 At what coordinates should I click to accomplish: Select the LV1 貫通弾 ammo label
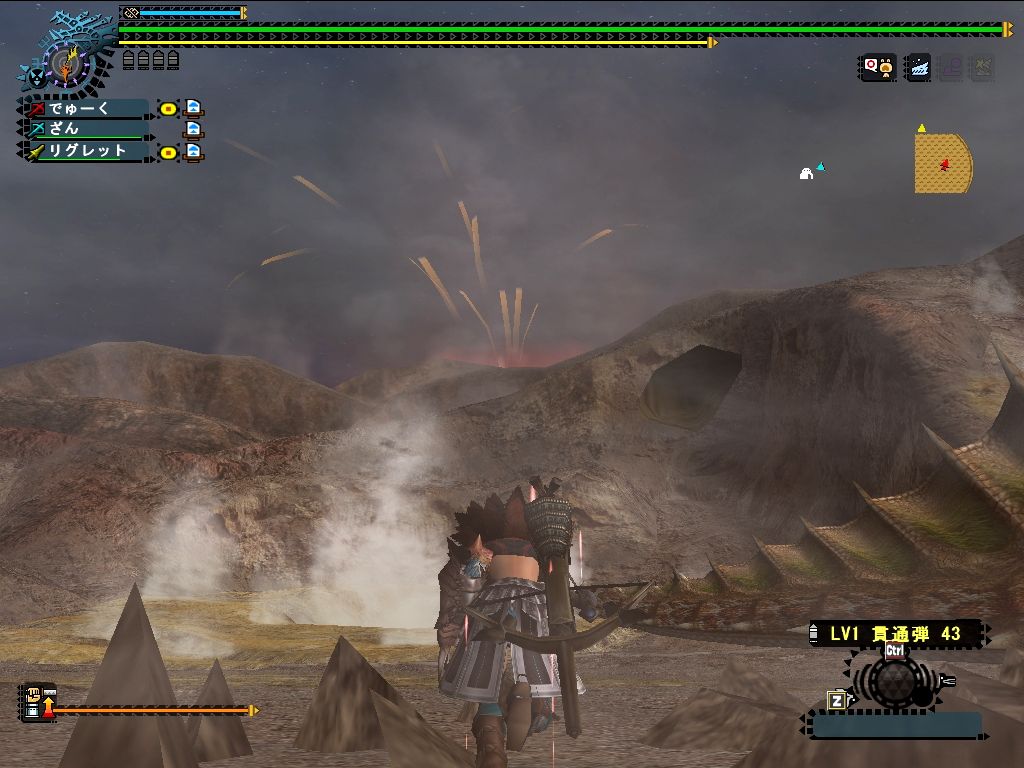896,634
